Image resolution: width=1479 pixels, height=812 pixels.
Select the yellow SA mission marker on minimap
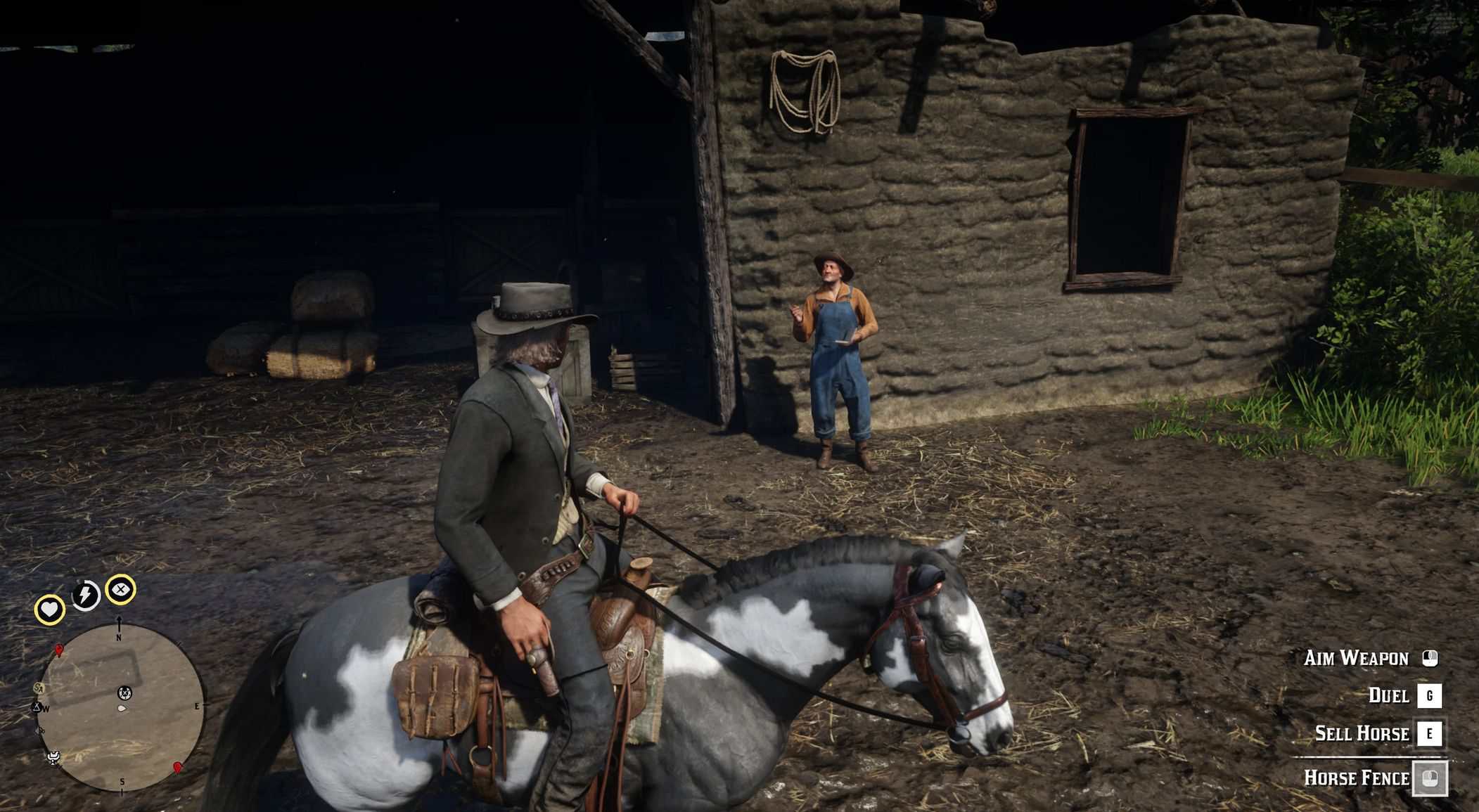tap(39, 688)
